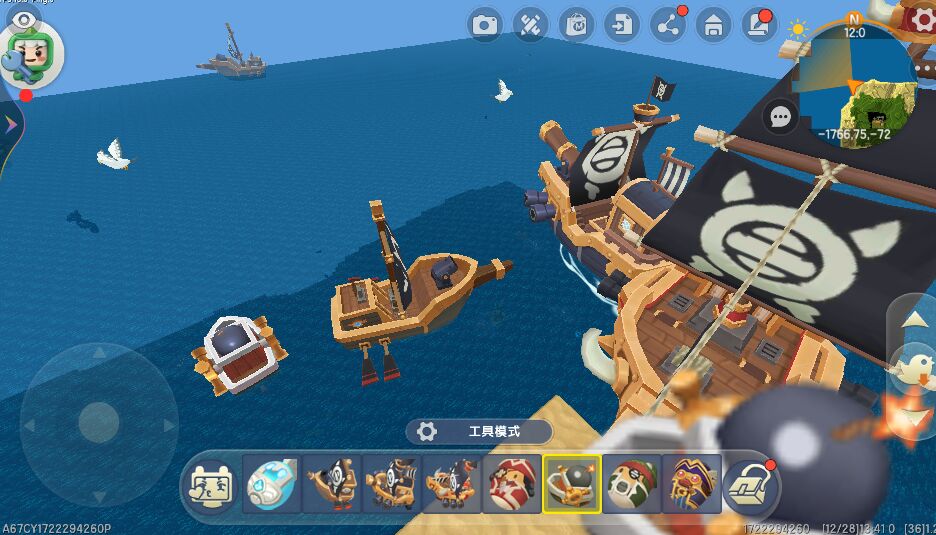This screenshot has height=535, width=936.
Task: Expand the left side arrow panel
Action: click(x=10, y=125)
